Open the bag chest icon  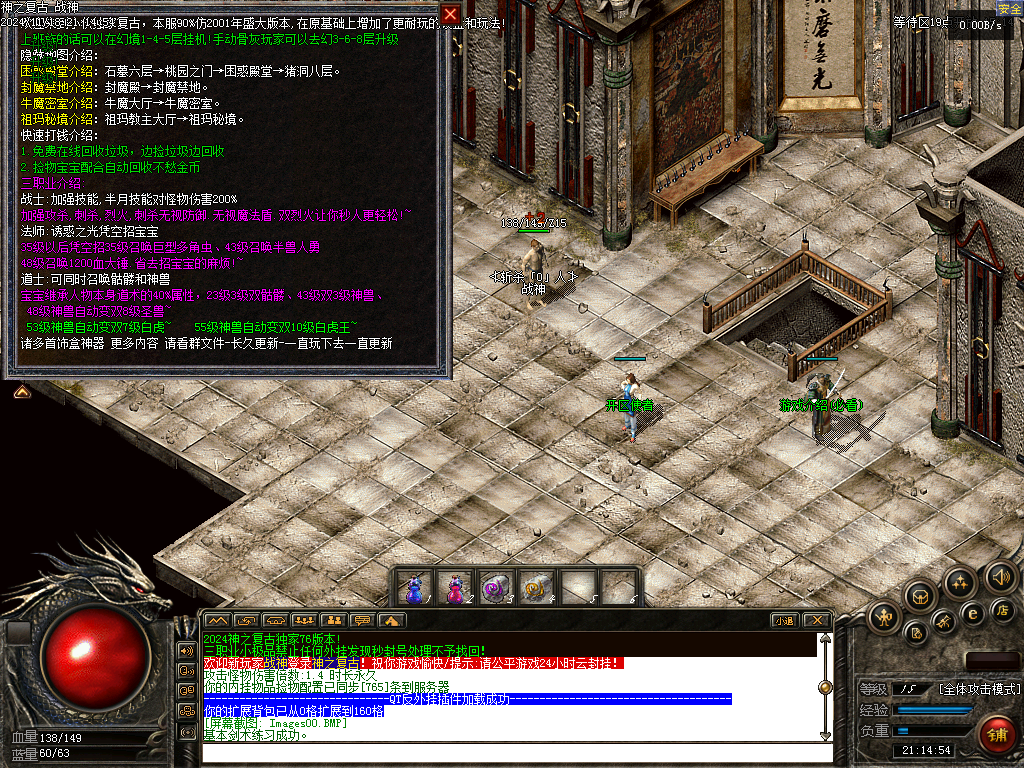coord(920,597)
